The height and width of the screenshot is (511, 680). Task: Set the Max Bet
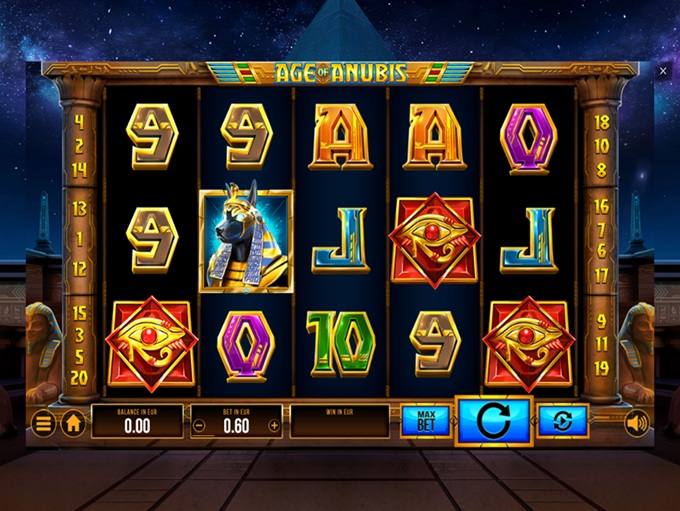click(x=426, y=421)
